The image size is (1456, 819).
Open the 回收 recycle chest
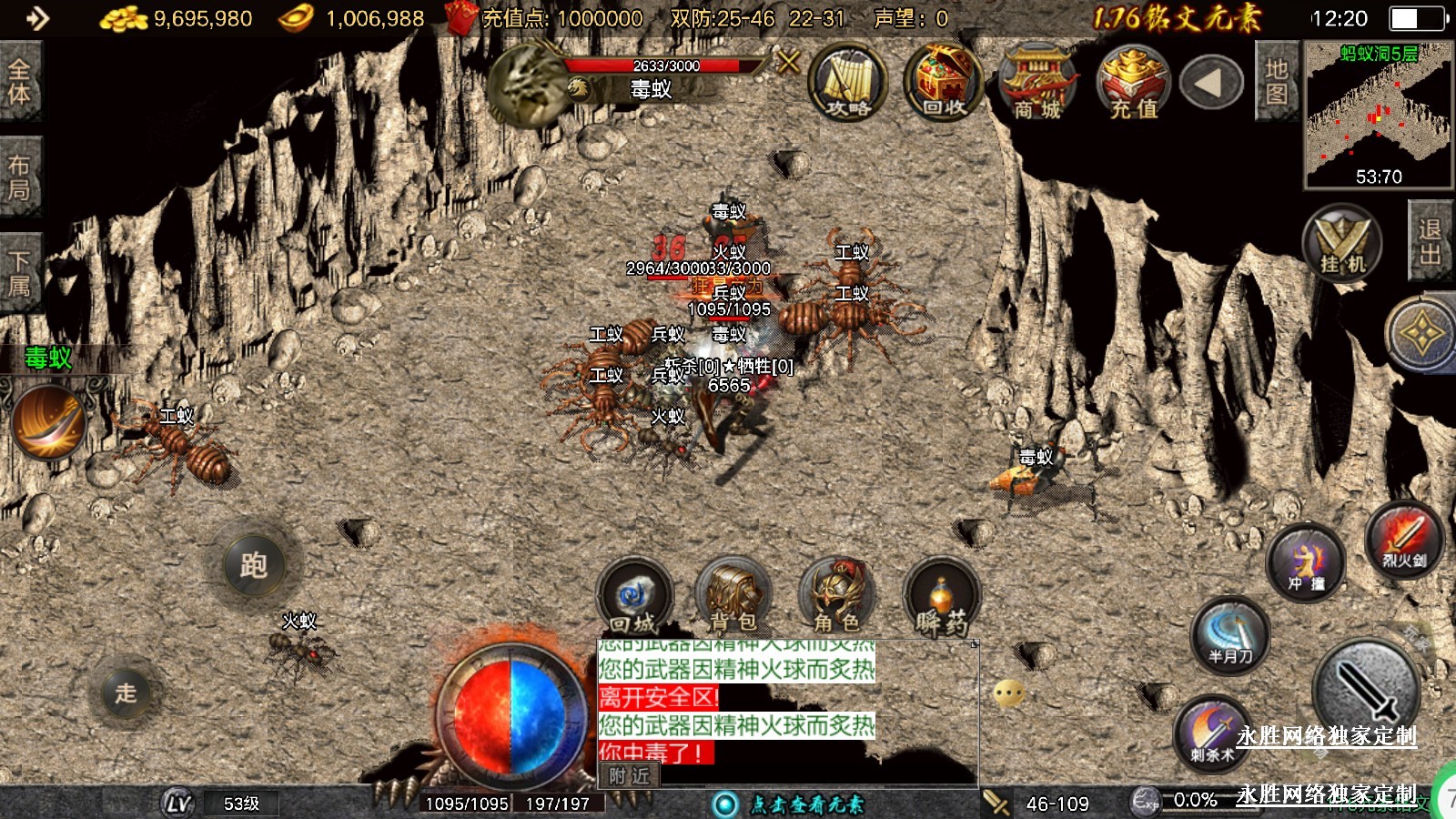(x=944, y=84)
